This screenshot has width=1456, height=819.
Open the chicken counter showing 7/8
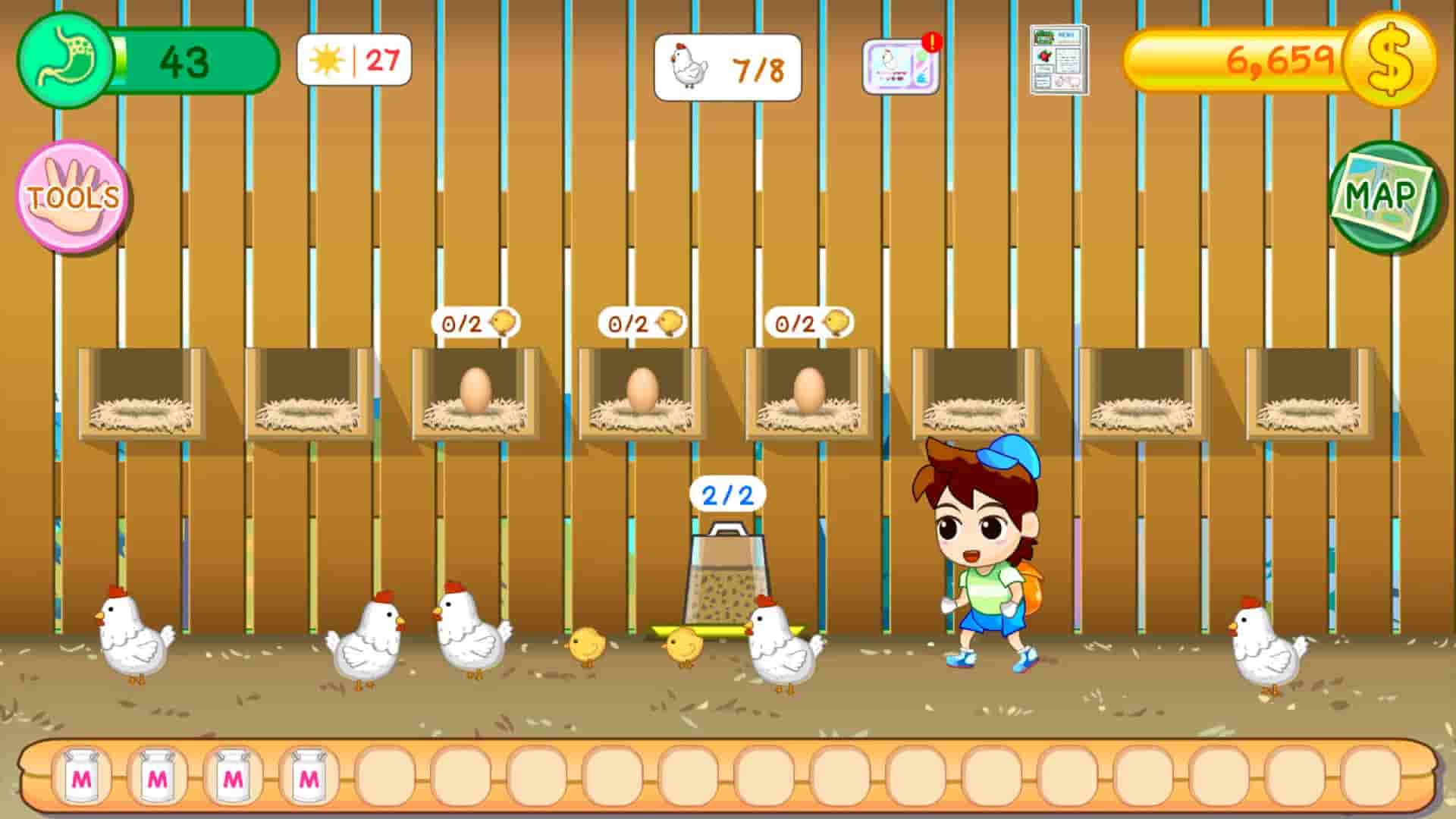[728, 67]
